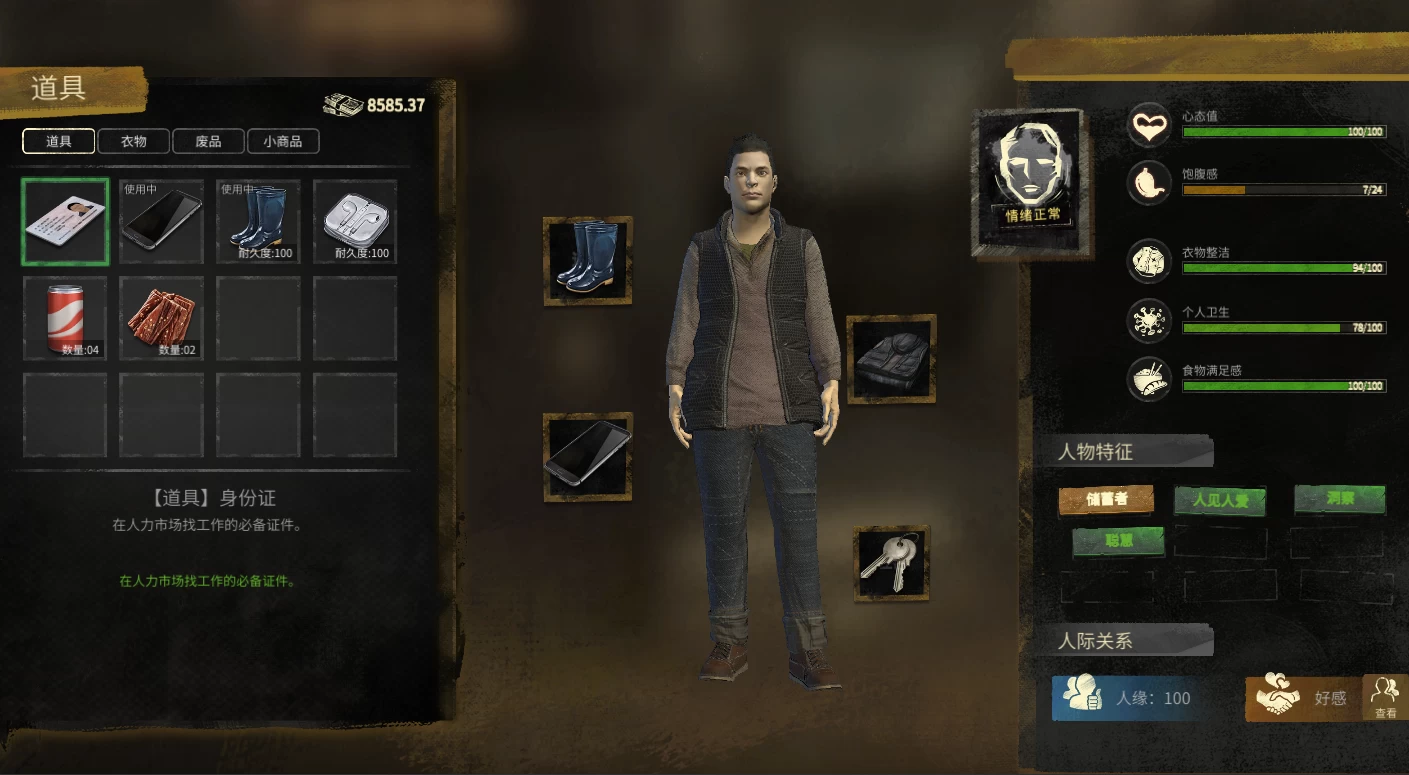This screenshot has height=775, width=1409.
Task: View the 储蓄者 character trait
Action: 1106,499
